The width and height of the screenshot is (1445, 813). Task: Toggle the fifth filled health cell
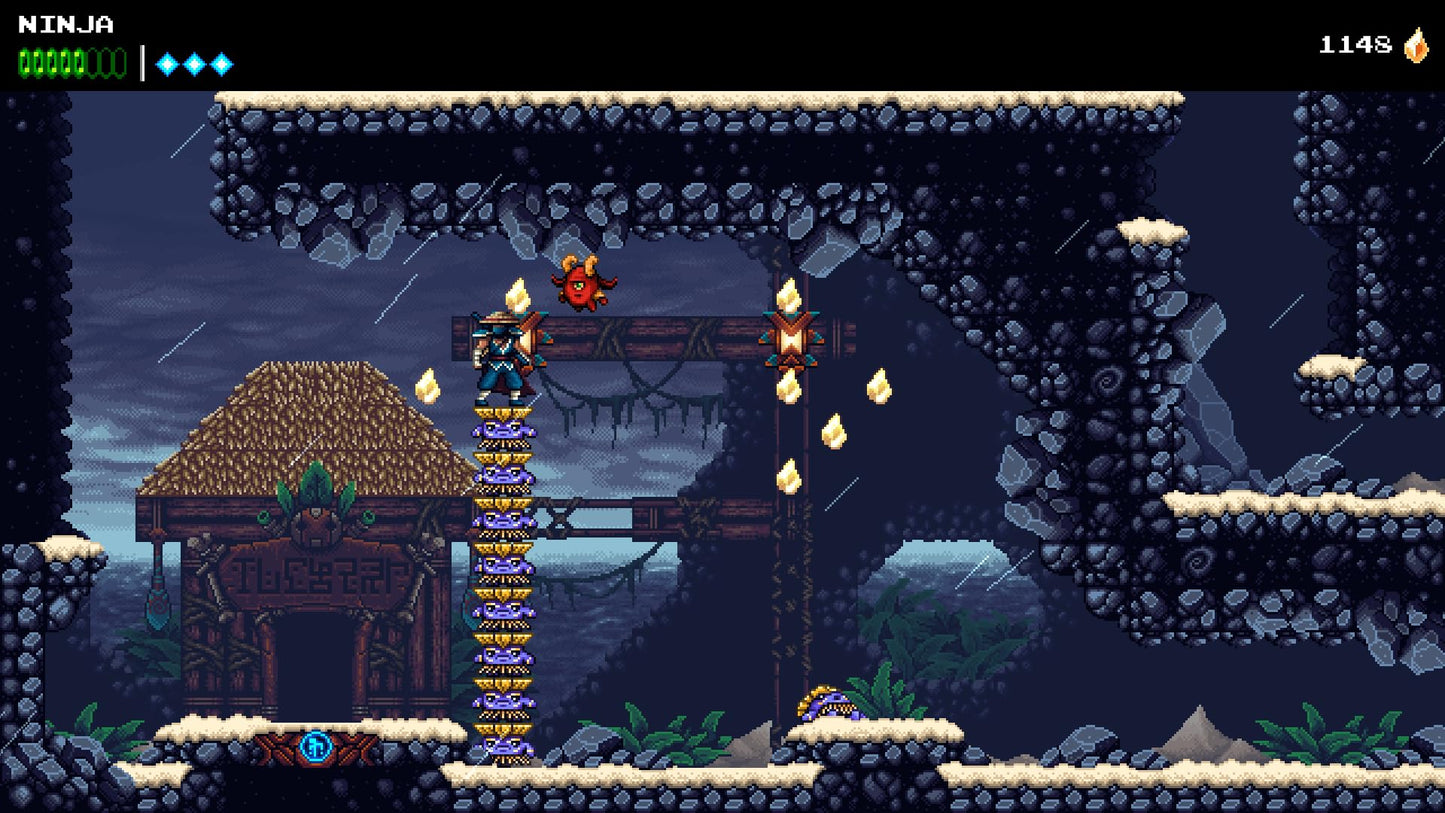(77, 60)
